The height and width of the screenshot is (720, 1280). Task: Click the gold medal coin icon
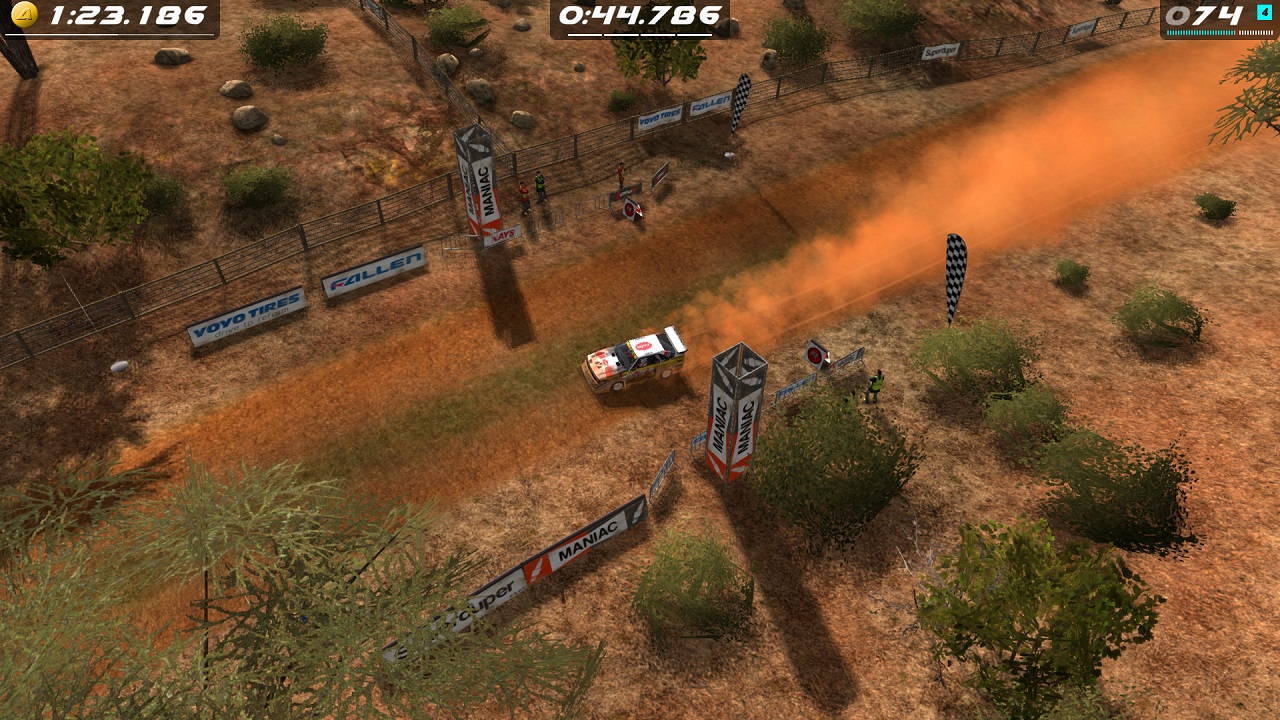[x=22, y=15]
